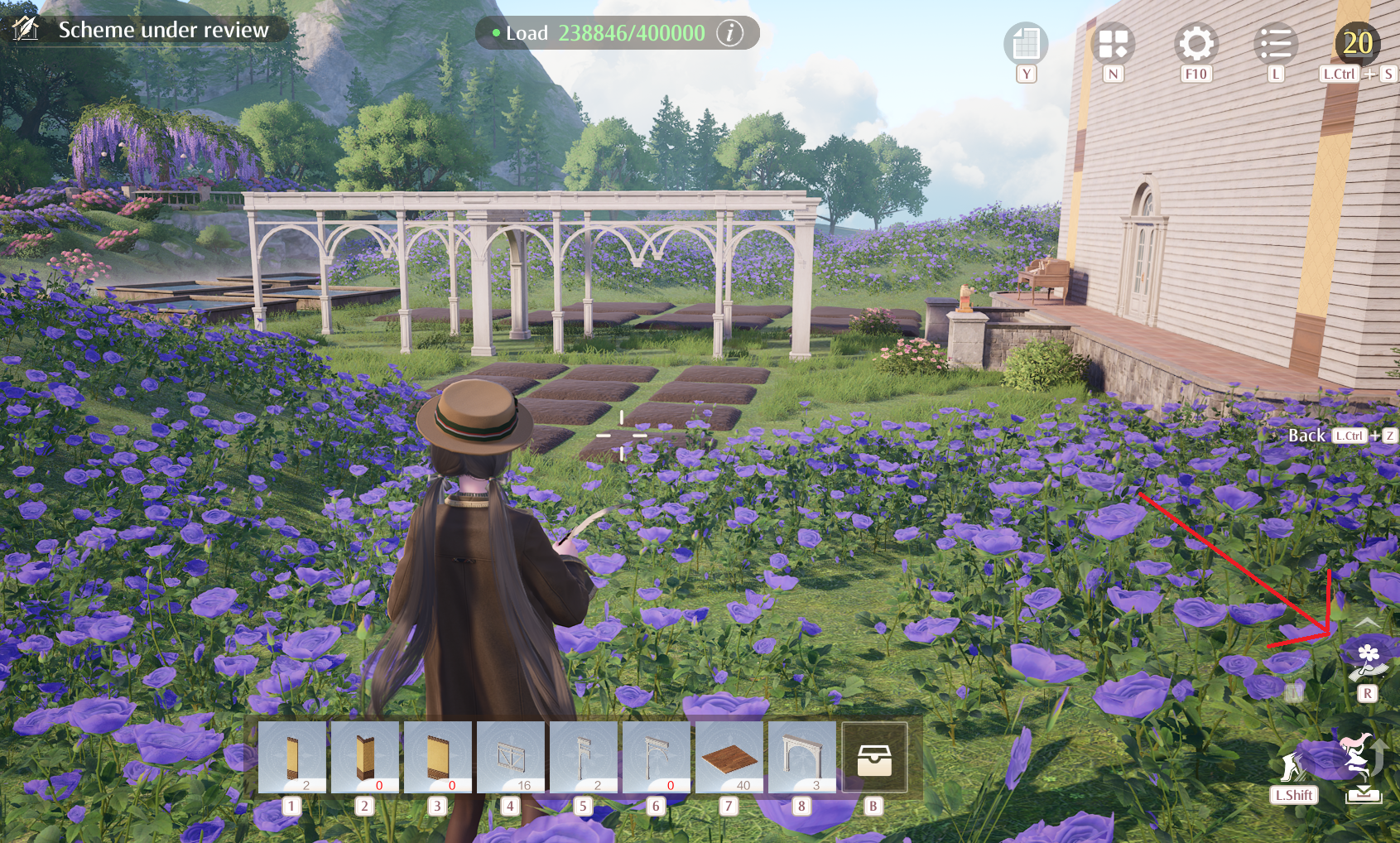Activate the jumping character icon
This screenshot has height=843, width=1400.
[x=1359, y=755]
